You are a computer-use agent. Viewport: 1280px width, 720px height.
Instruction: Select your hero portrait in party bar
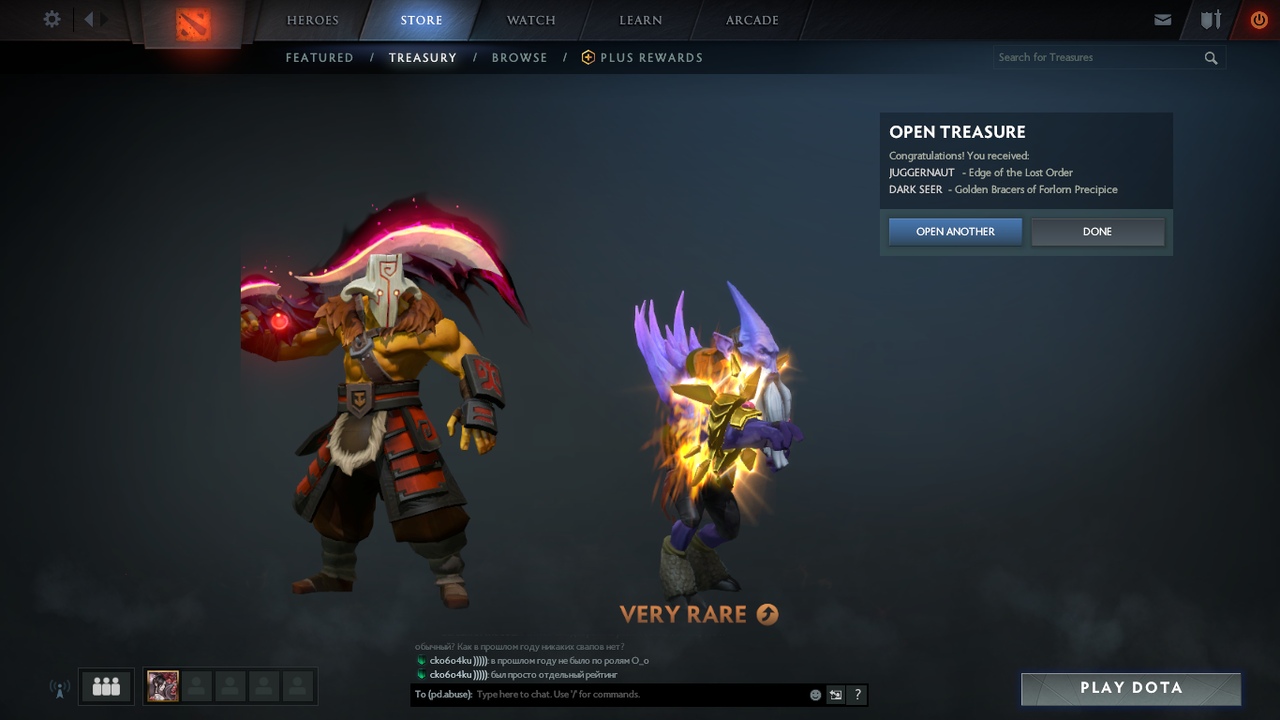coord(163,686)
